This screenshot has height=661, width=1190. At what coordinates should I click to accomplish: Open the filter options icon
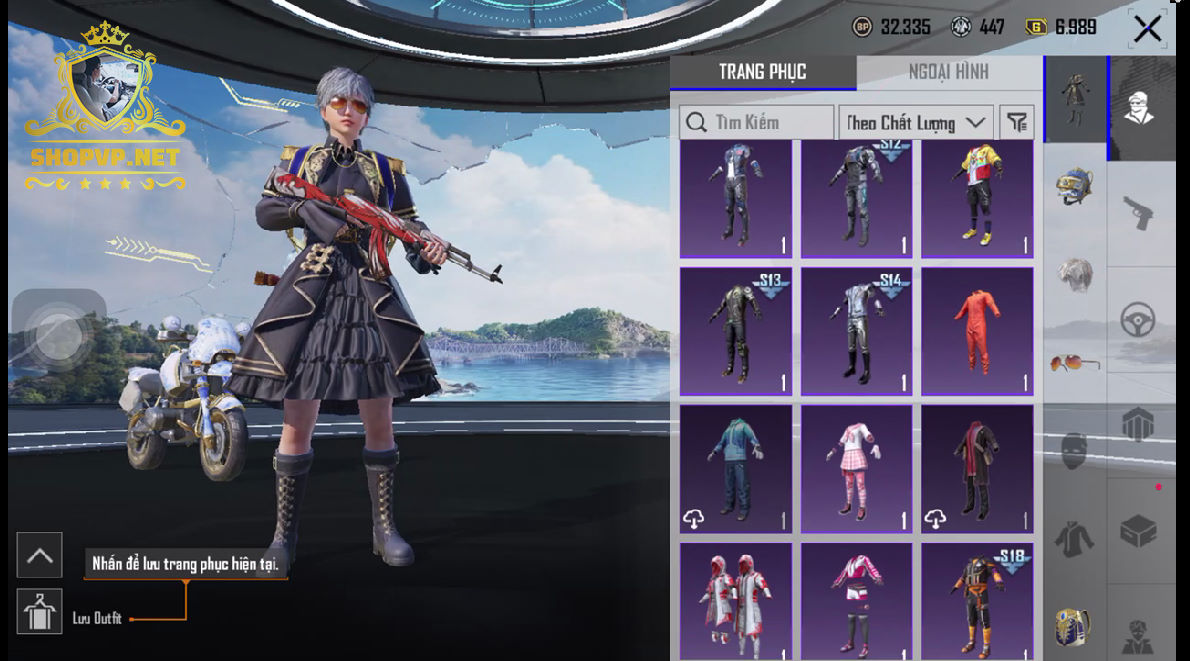click(1017, 123)
